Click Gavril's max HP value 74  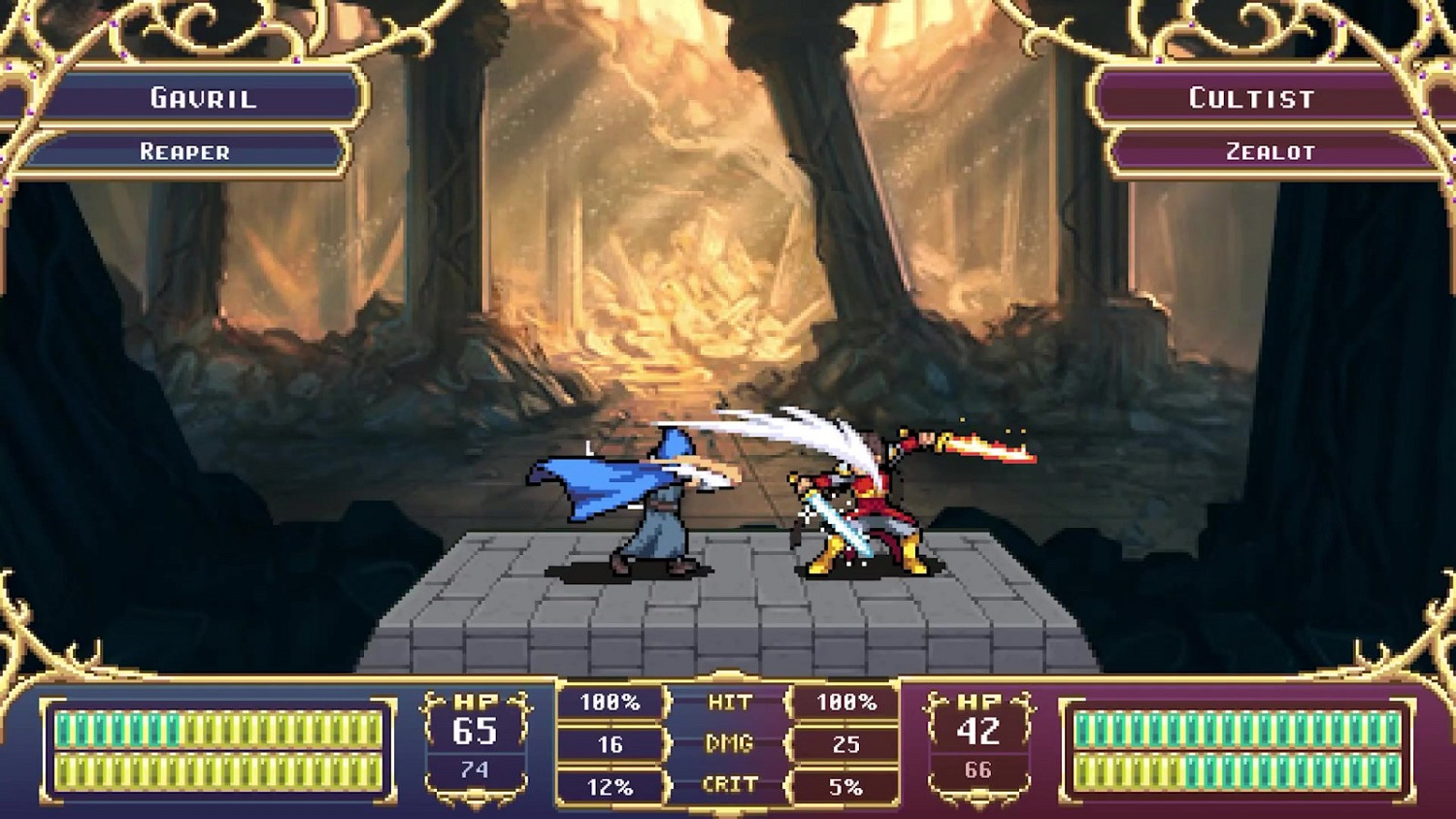(476, 768)
